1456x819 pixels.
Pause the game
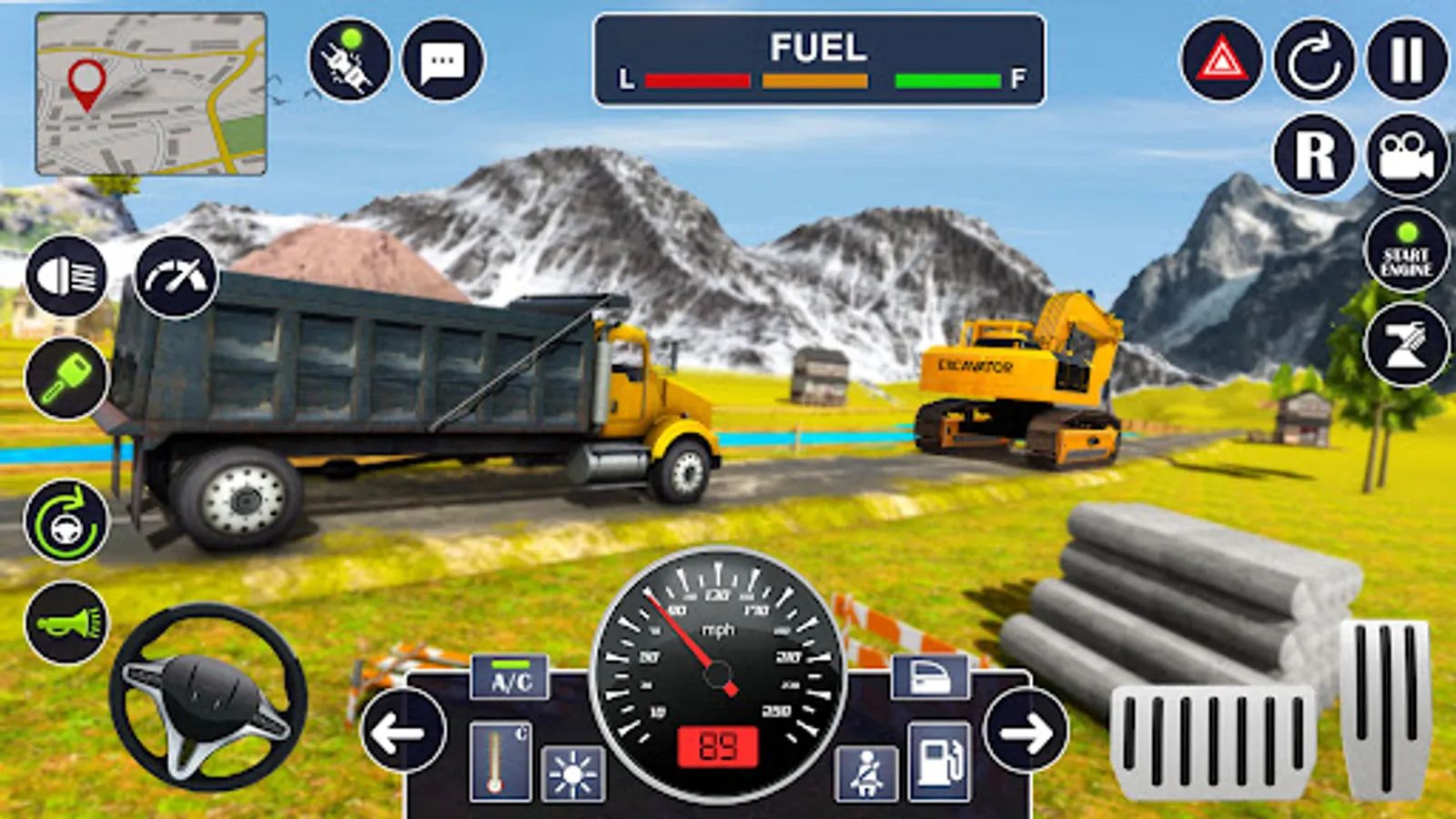[1407, 60]
